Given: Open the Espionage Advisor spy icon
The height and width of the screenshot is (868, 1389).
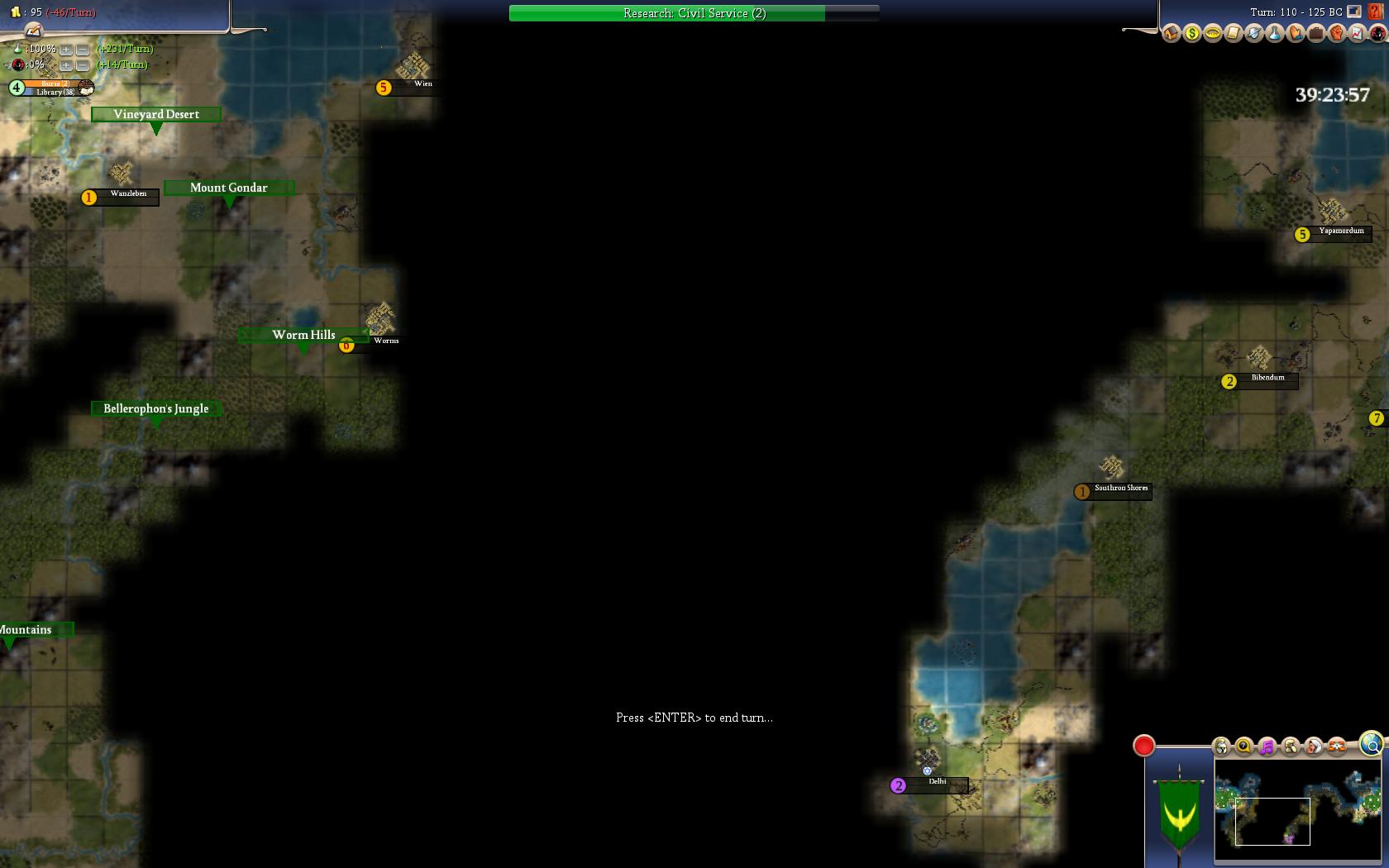Looking at the screenshot, I should click(1377, 34).
